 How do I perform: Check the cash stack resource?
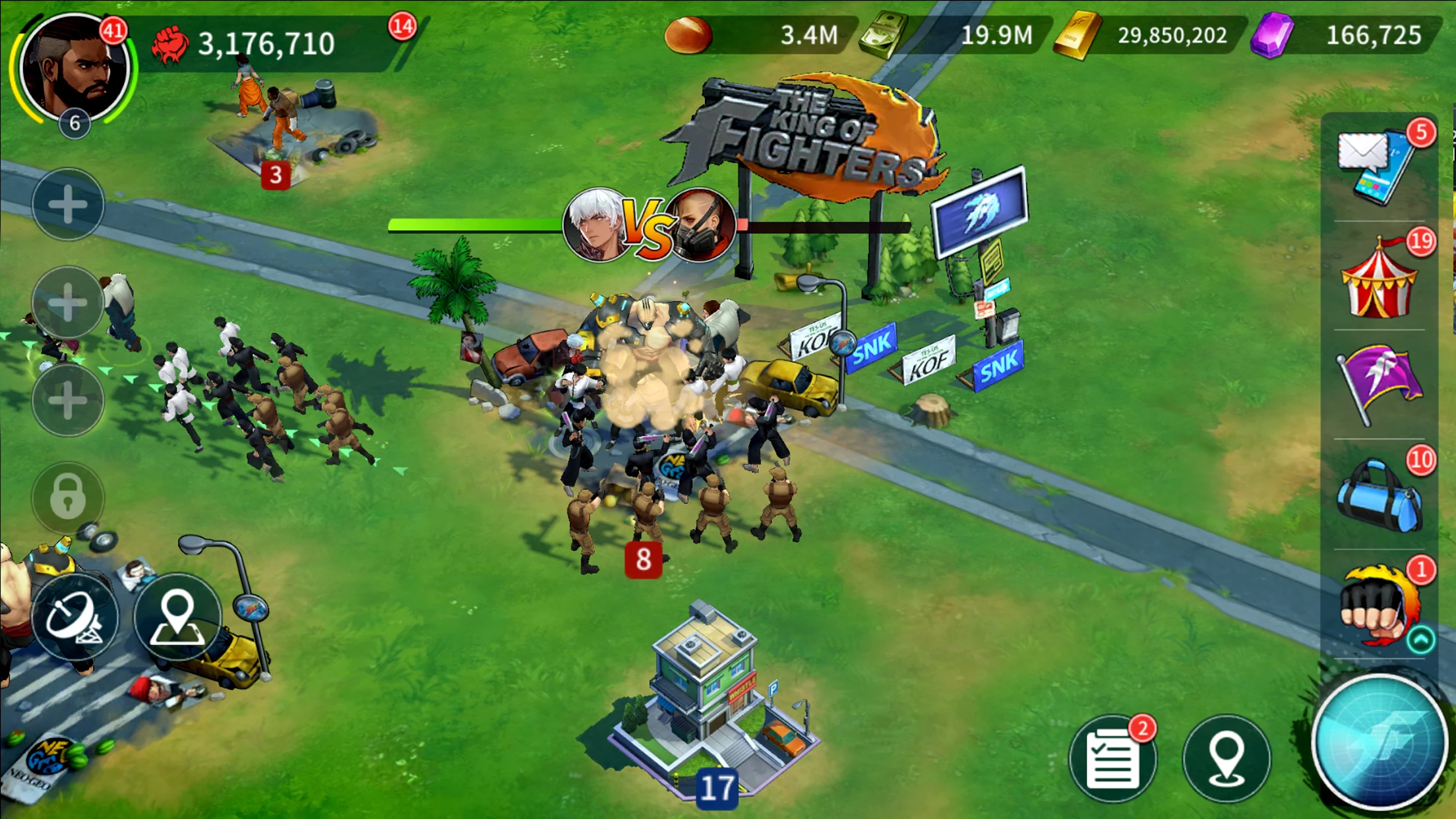coord(884,34)
